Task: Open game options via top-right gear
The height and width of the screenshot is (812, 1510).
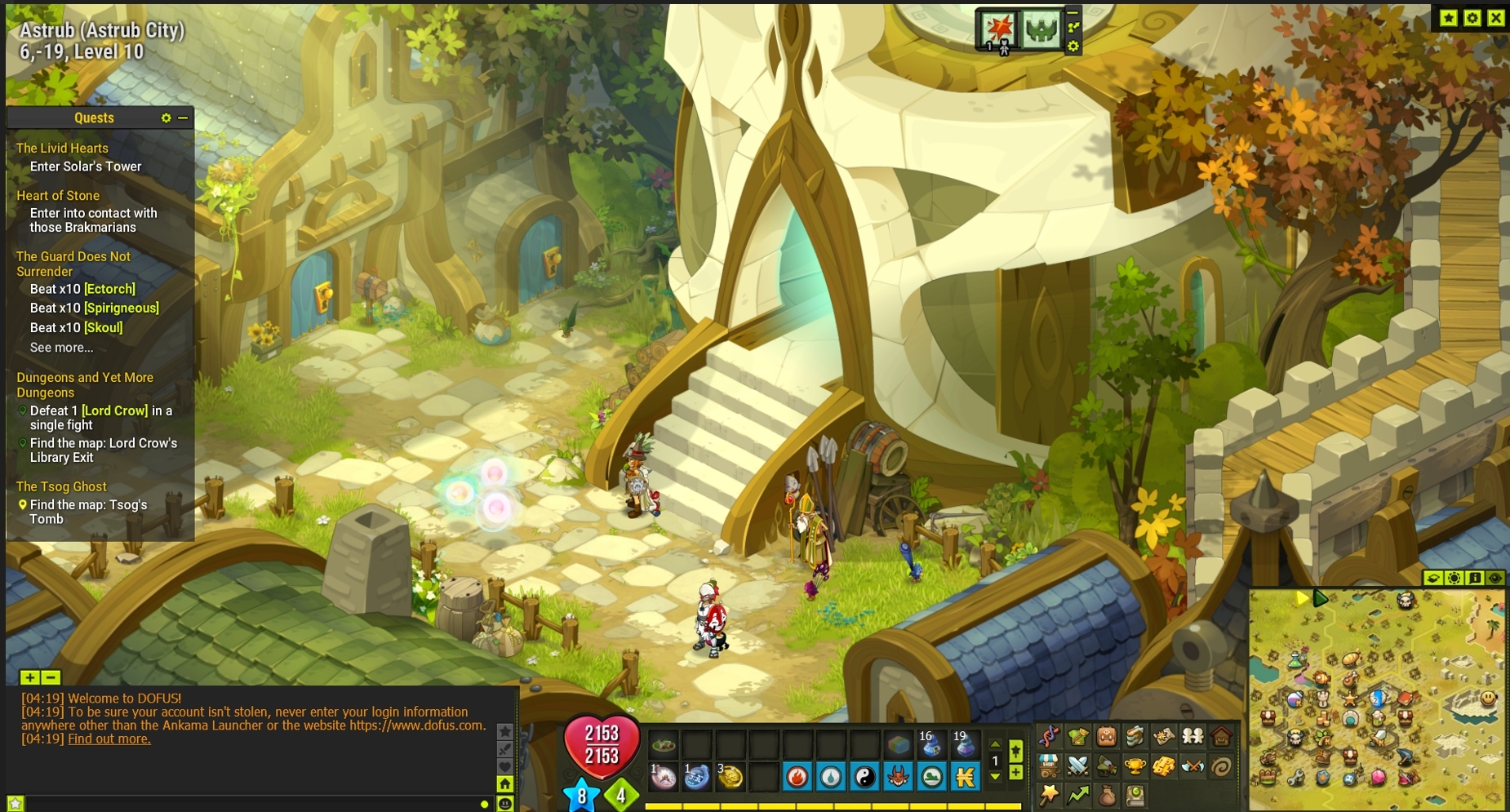Action: click(x=1472, y=18)
